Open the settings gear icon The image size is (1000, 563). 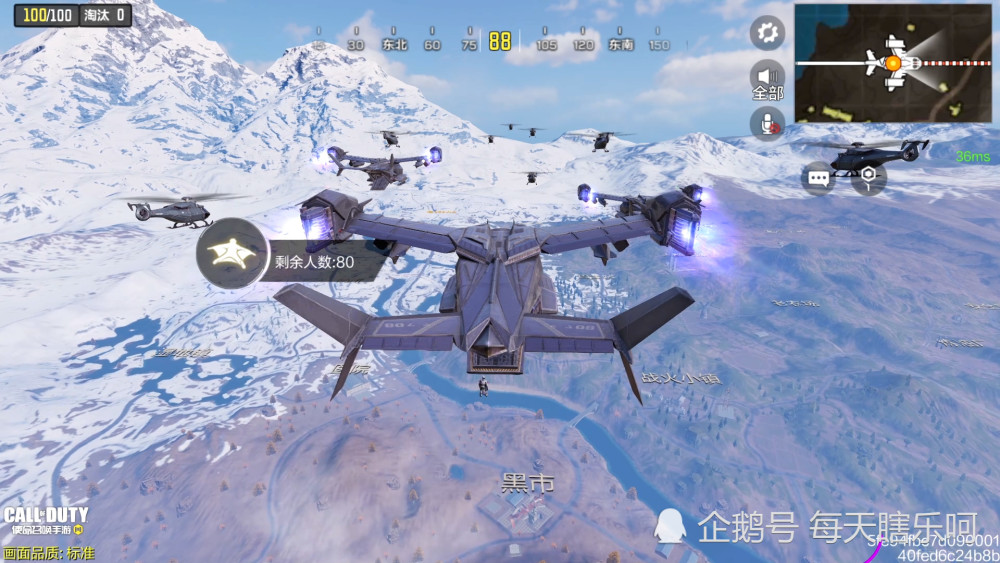[767, 33]
